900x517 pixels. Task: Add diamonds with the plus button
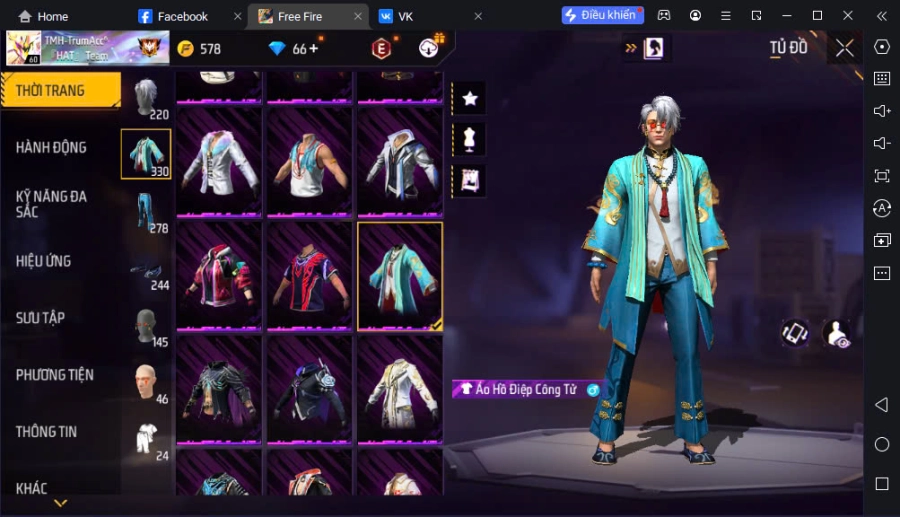[313, 48]
